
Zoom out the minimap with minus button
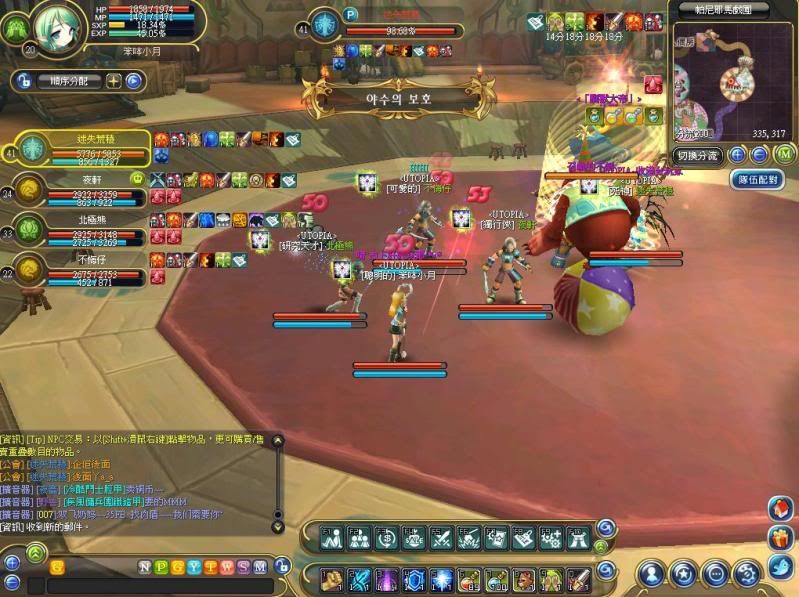760,155
